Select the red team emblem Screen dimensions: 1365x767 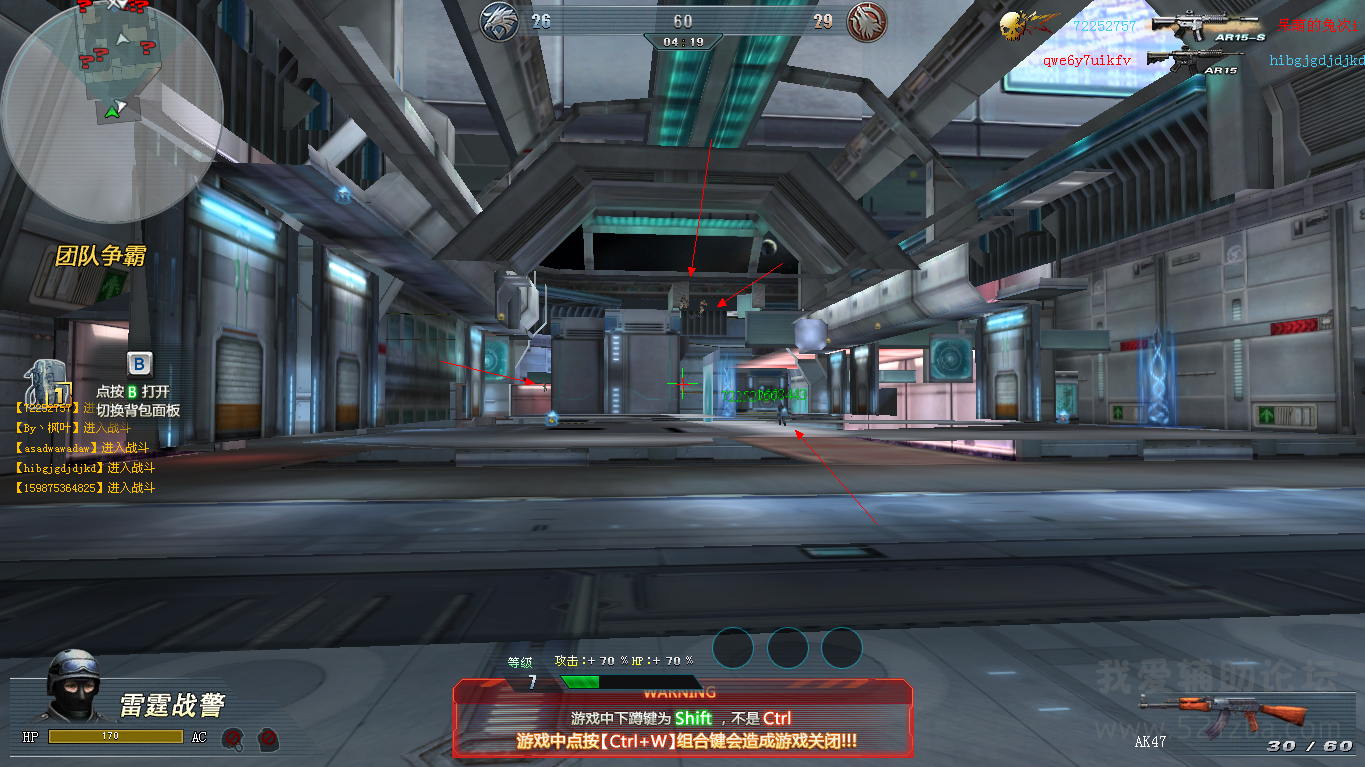pyautogui.click(x=867, y=22)
